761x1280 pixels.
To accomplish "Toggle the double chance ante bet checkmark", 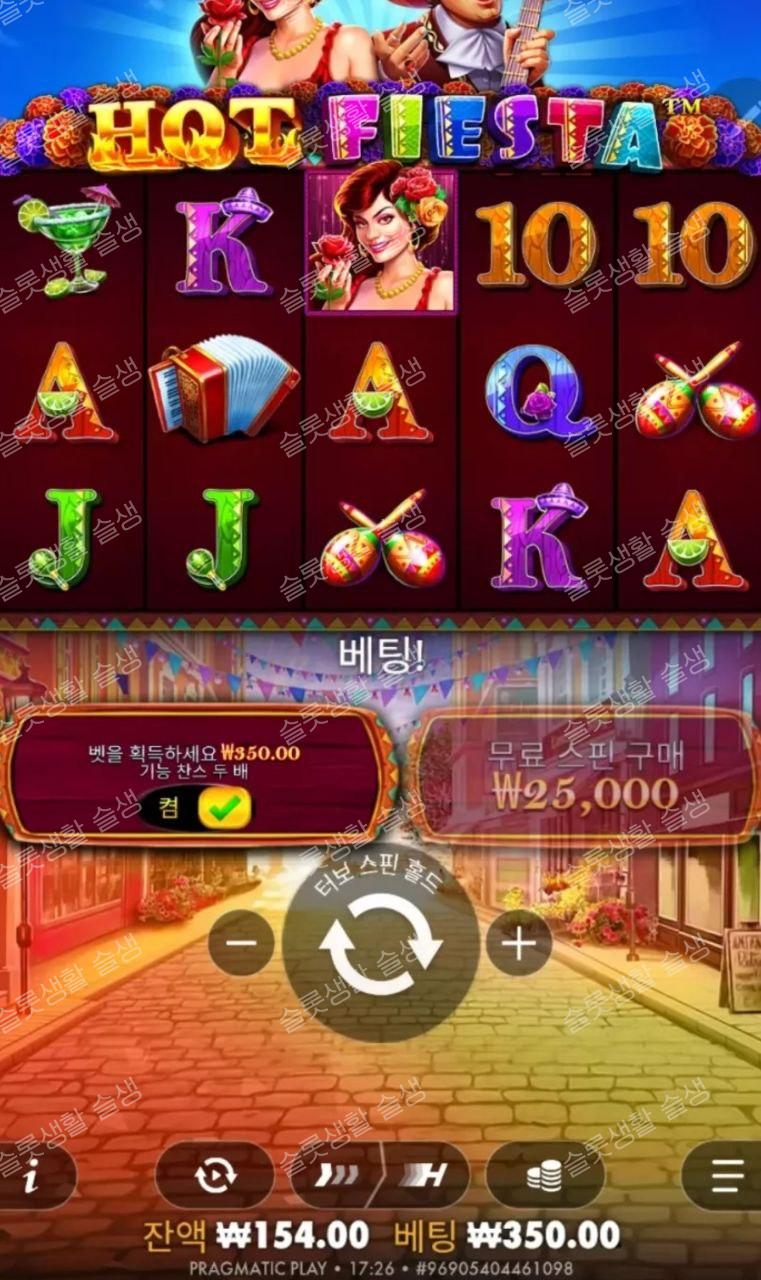I will click(223, 808).
